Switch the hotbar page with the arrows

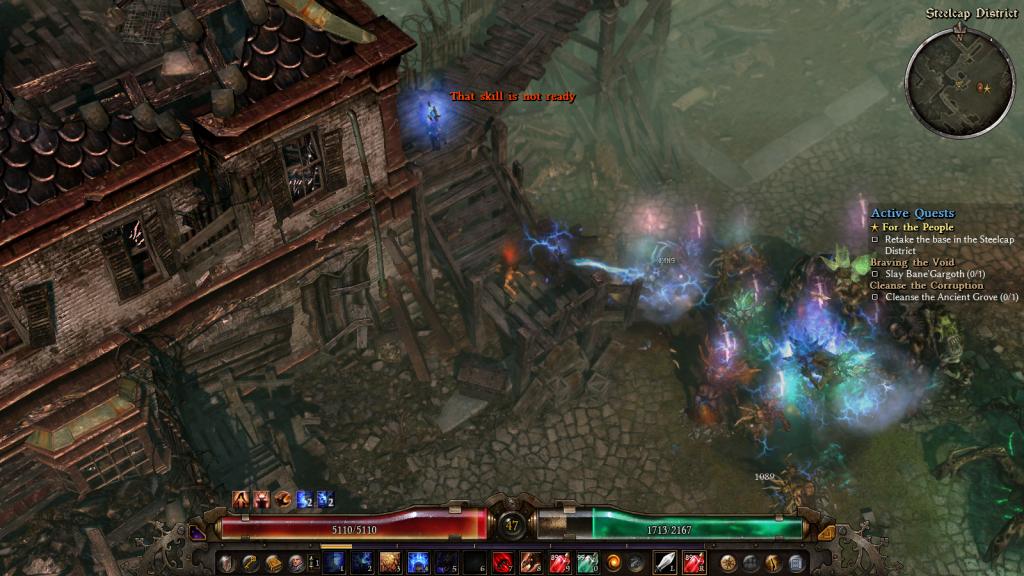point(314,563)
